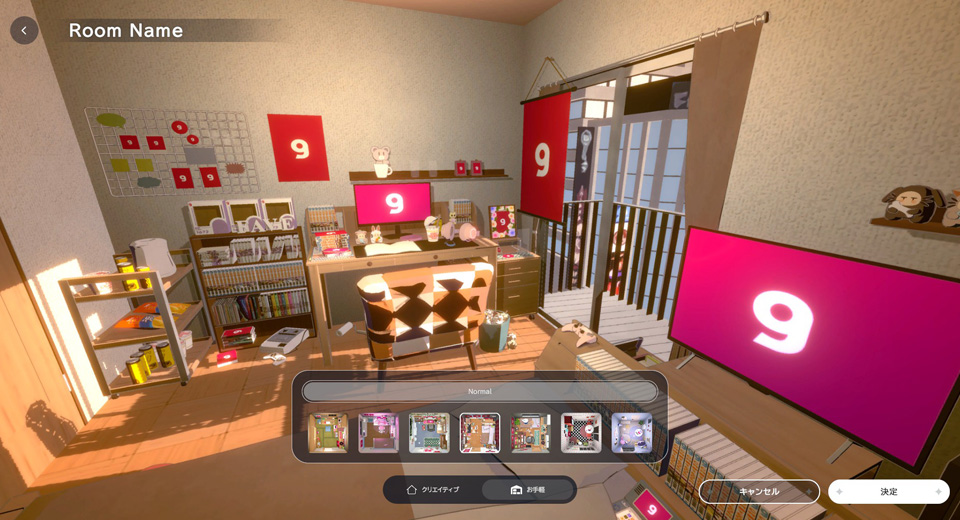Image resolution: width=960 pixels, height=520 pixels.
Task: Go back using the top-left arrow
Action: click(24, 30)
